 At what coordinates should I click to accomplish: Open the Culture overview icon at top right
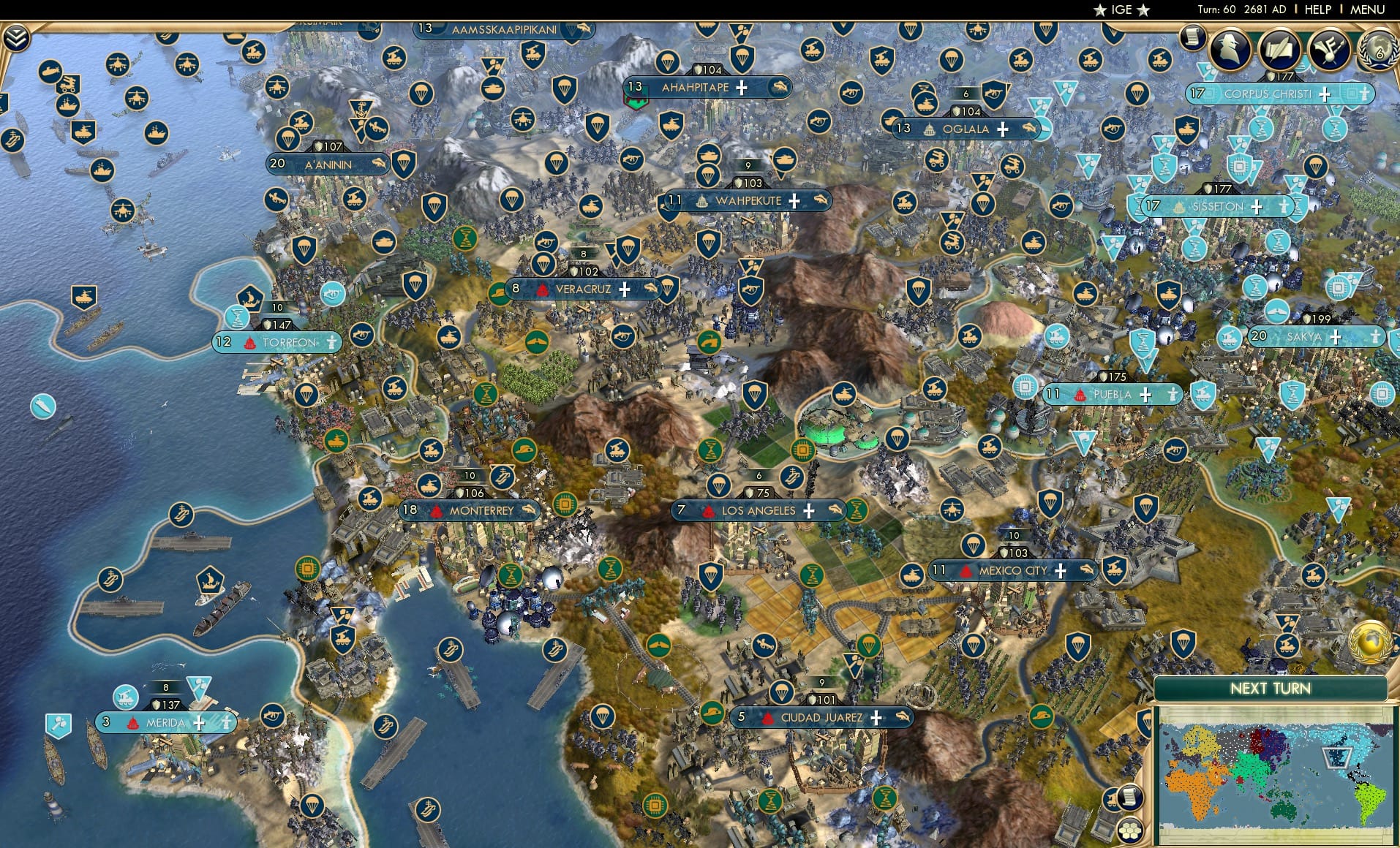1331,51
